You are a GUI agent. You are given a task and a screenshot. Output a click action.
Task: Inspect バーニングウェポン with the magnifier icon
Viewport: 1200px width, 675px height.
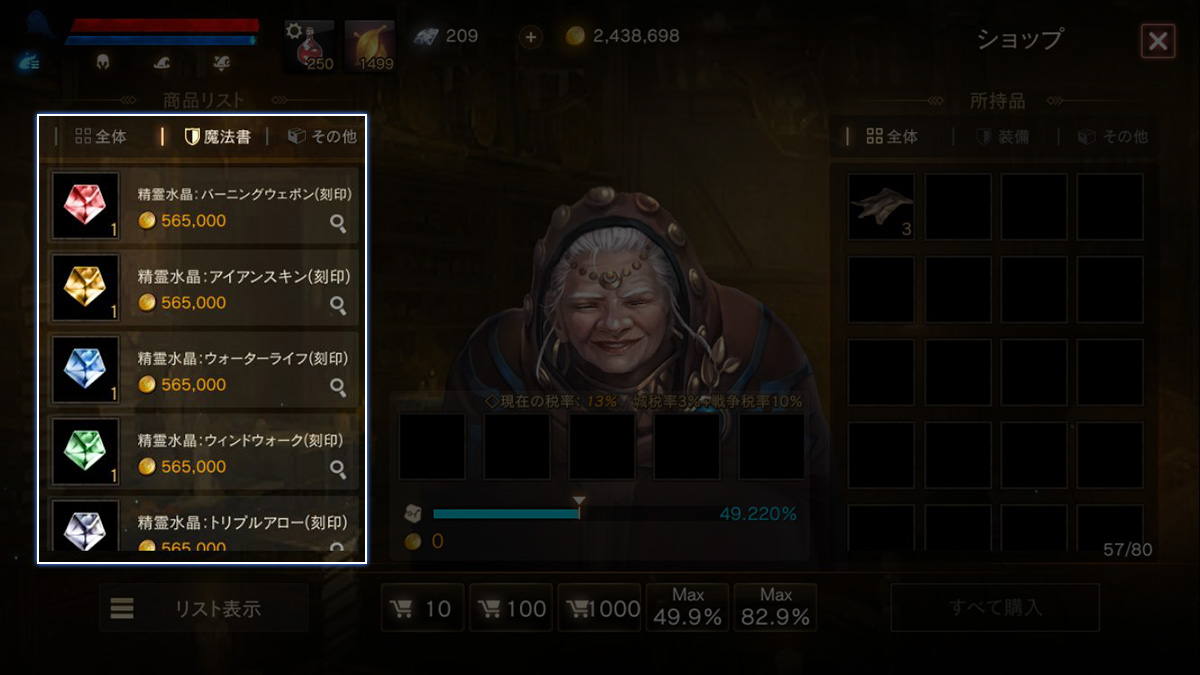tap(338, 224)
